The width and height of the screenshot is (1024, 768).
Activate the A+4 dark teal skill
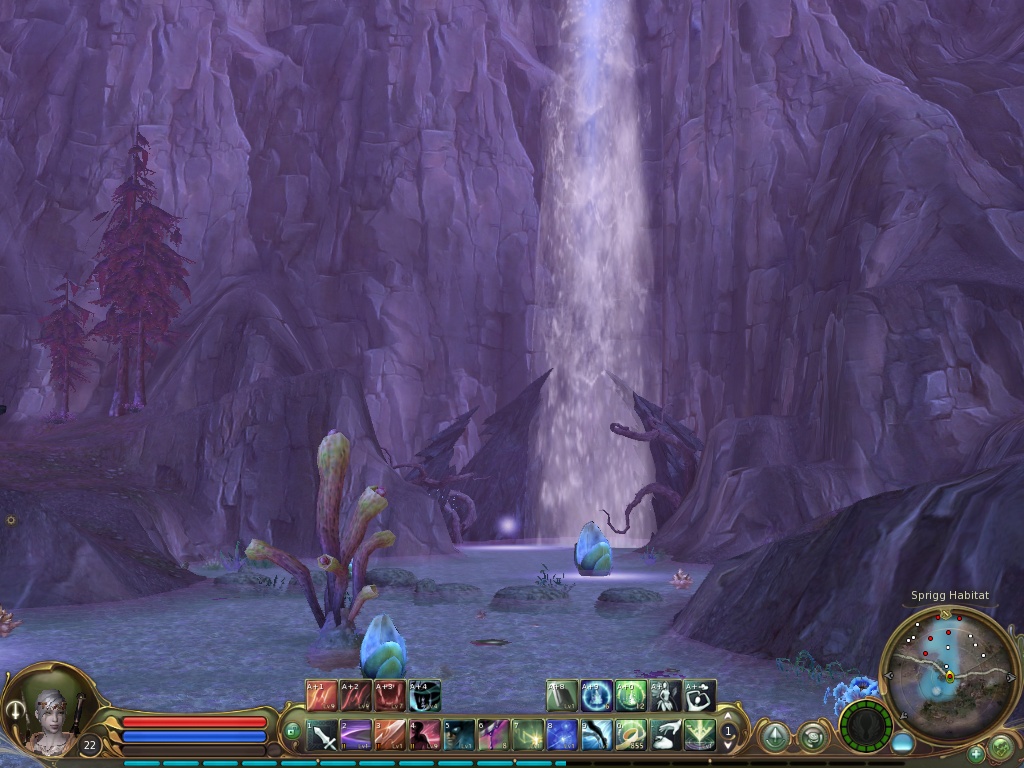point(425,695)
